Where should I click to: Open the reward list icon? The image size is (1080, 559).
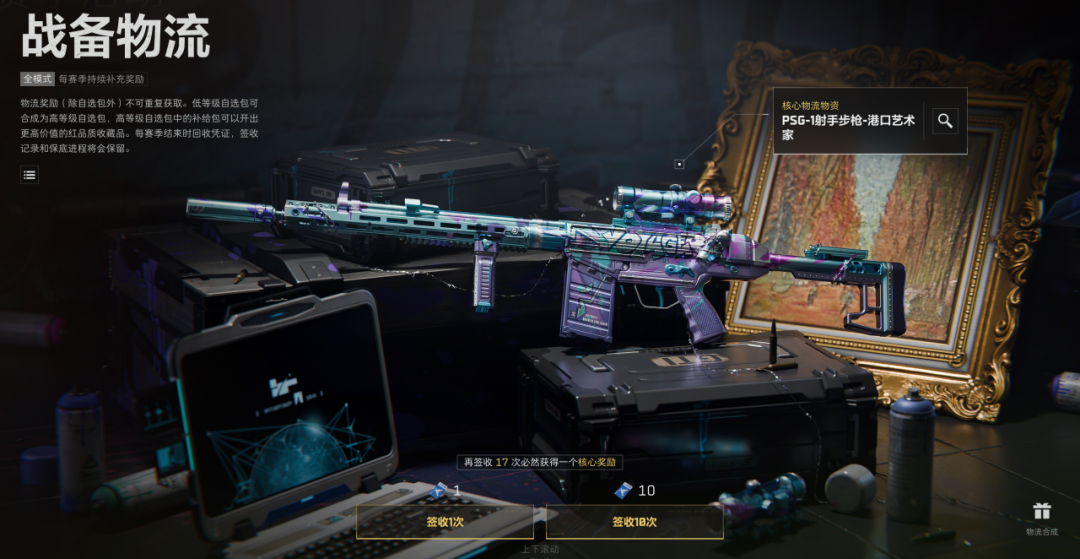(x=30, y=175)
